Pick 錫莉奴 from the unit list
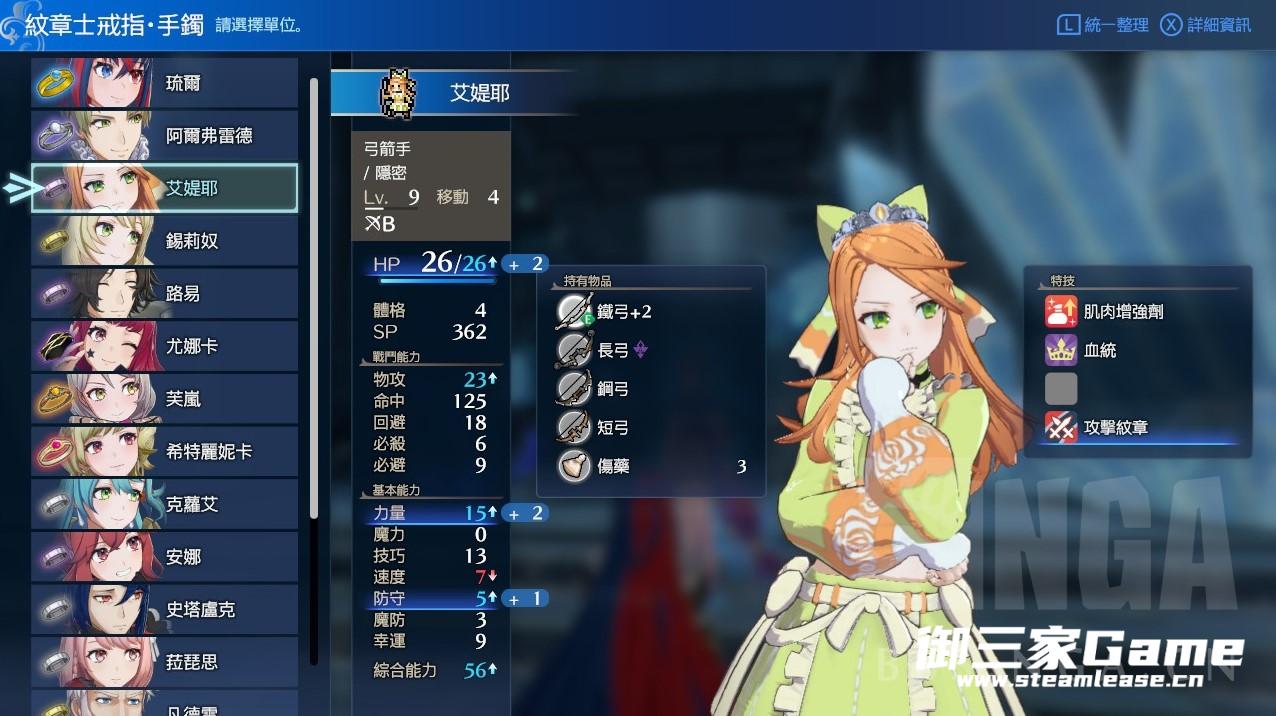This screenshot has height=716, width=1276. point(165,241)
